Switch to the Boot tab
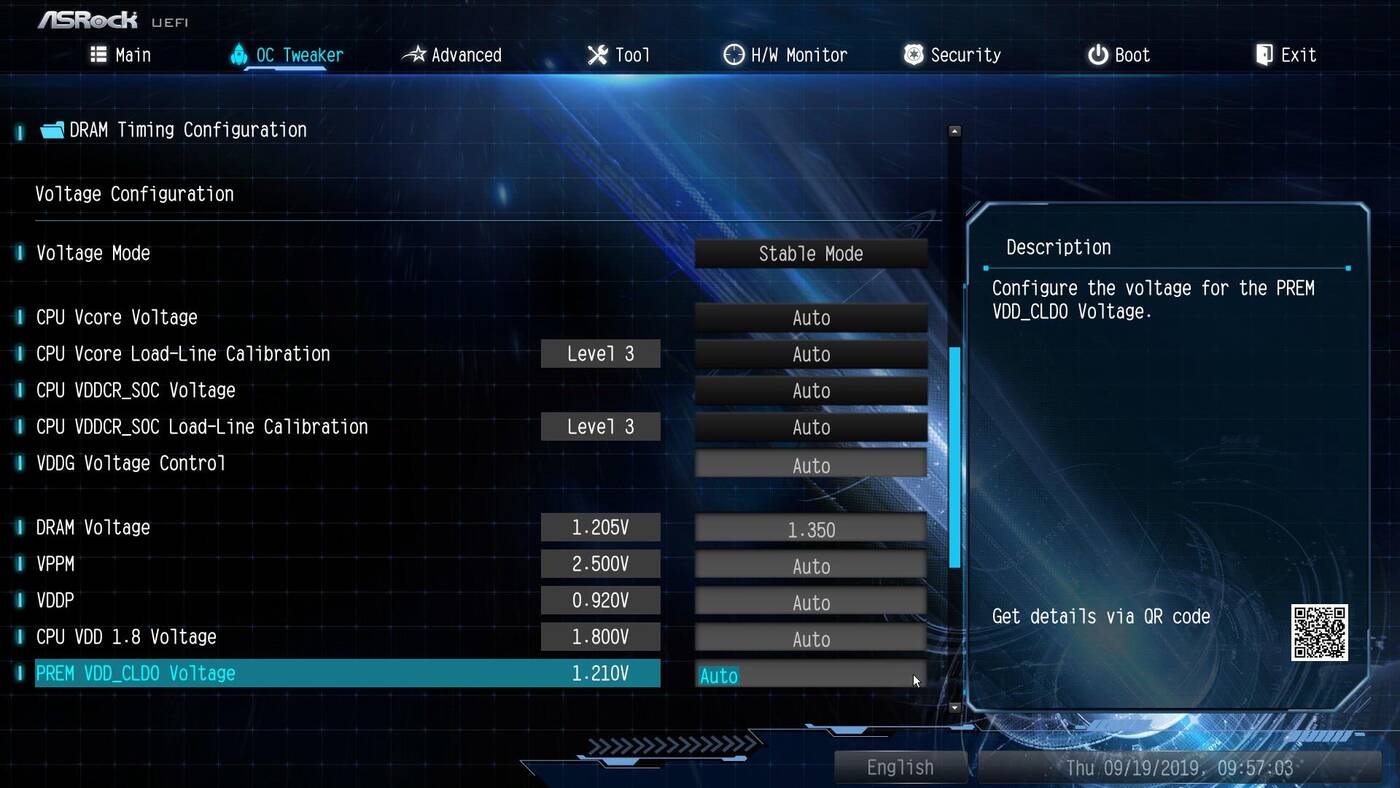 [x=1119, y=55]
